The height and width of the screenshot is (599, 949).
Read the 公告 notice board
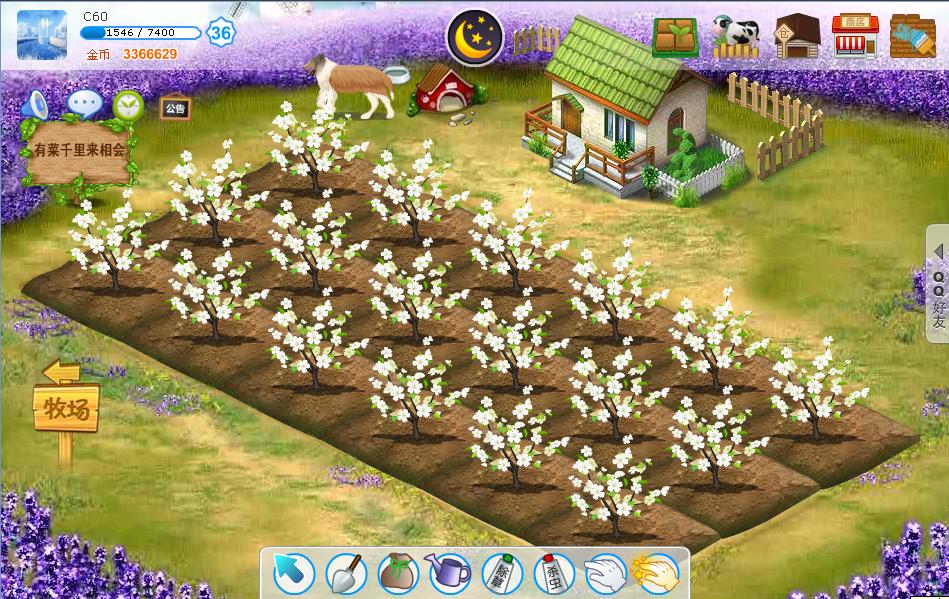175,107
